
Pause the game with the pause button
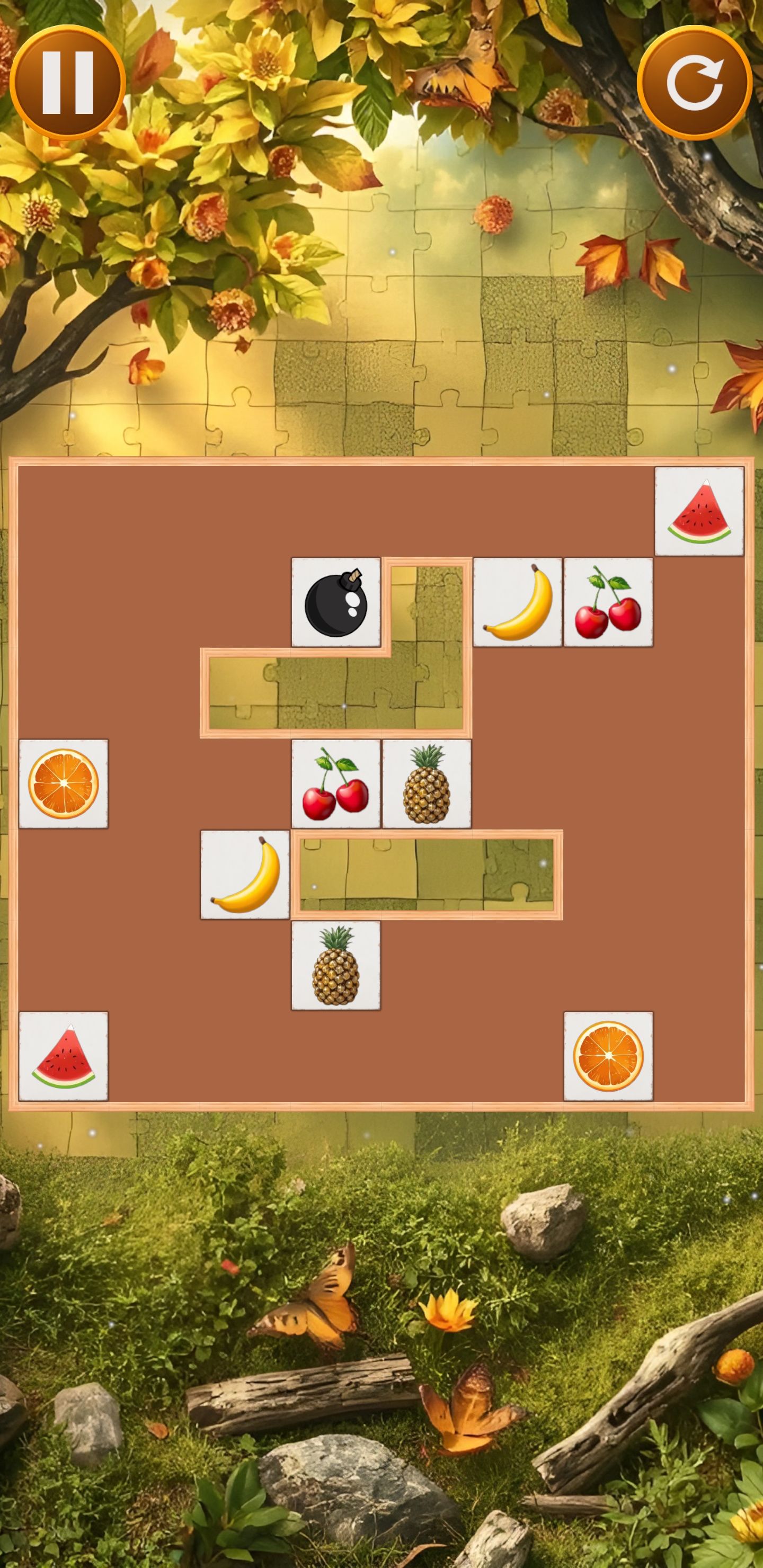67,83
